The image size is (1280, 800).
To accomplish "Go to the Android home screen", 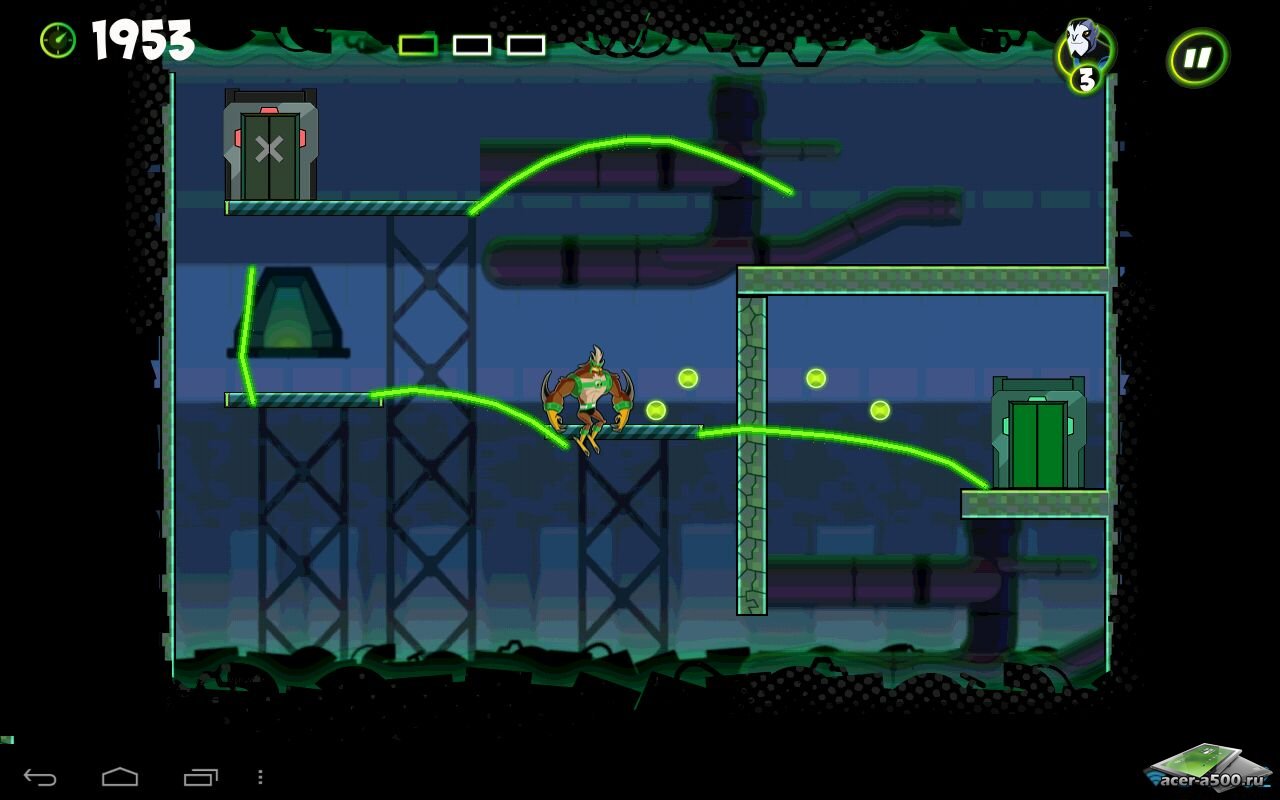I will point(120,777).
